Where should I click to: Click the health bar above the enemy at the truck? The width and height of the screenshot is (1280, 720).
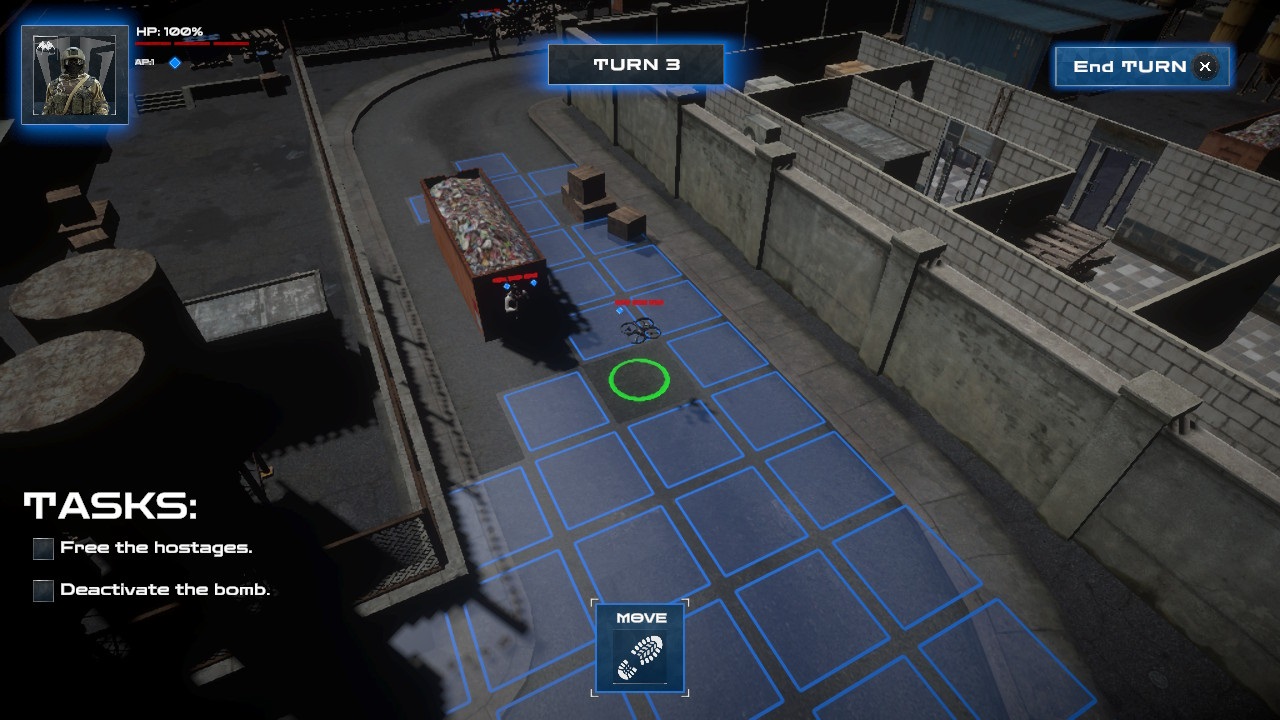pyautogui.click(x=513, y=277)
